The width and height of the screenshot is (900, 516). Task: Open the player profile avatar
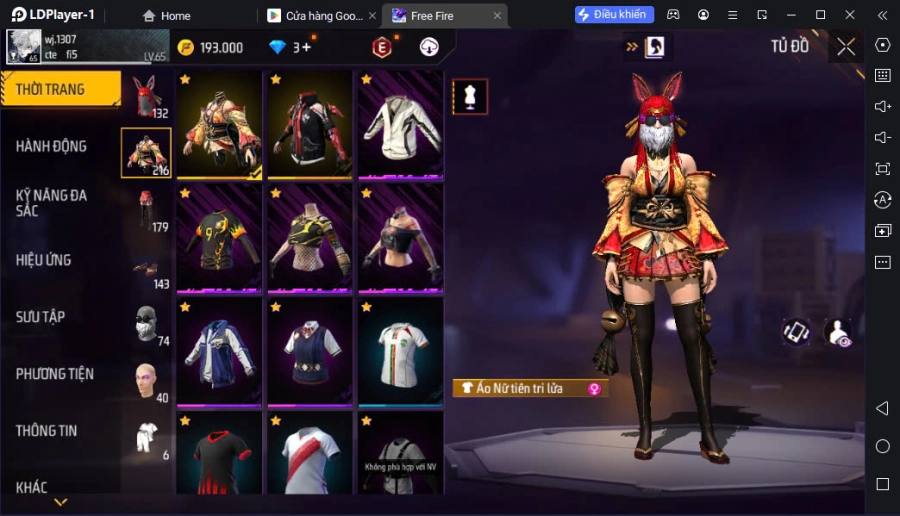22,46
